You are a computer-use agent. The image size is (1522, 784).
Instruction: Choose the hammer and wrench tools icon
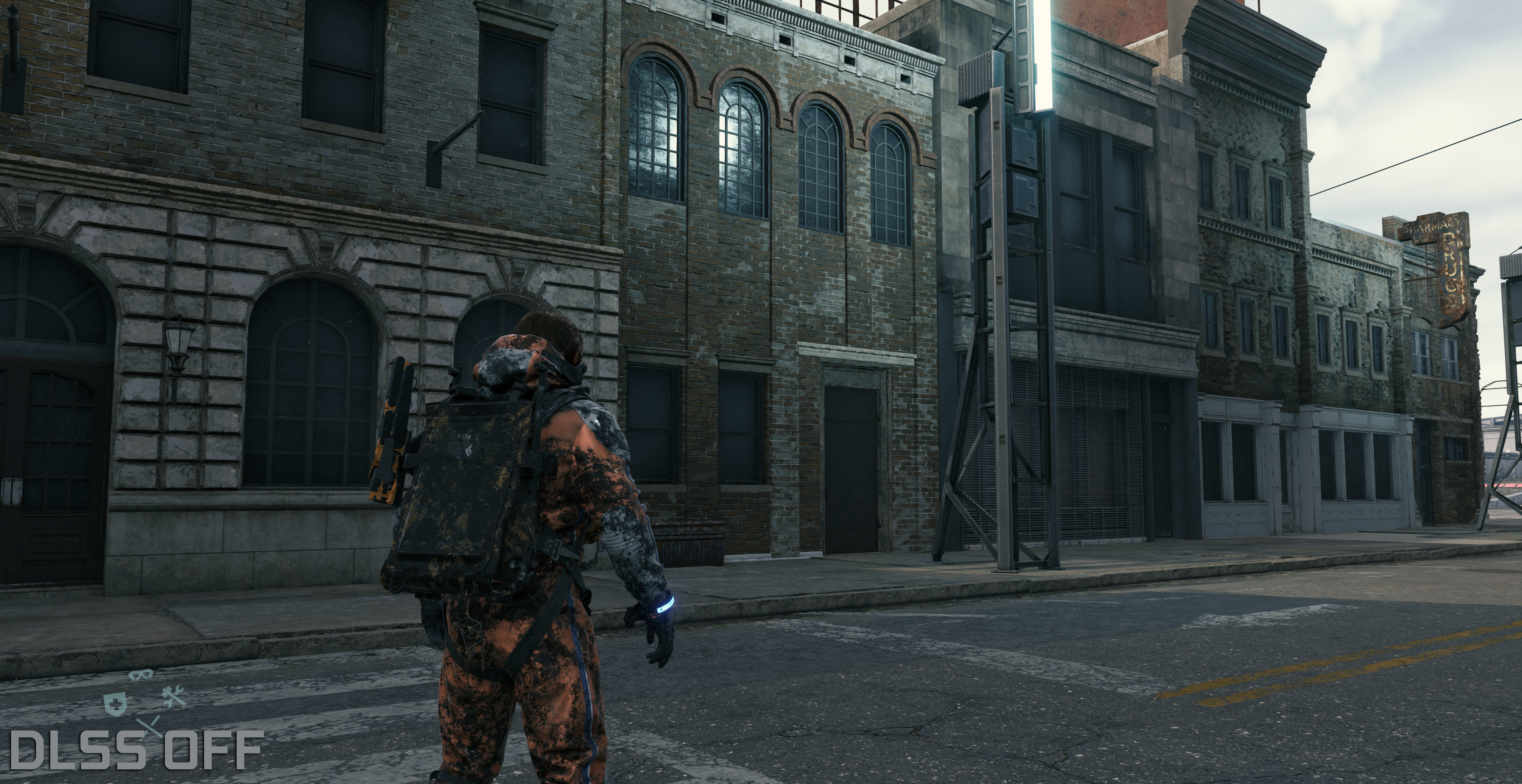[173, 698]
